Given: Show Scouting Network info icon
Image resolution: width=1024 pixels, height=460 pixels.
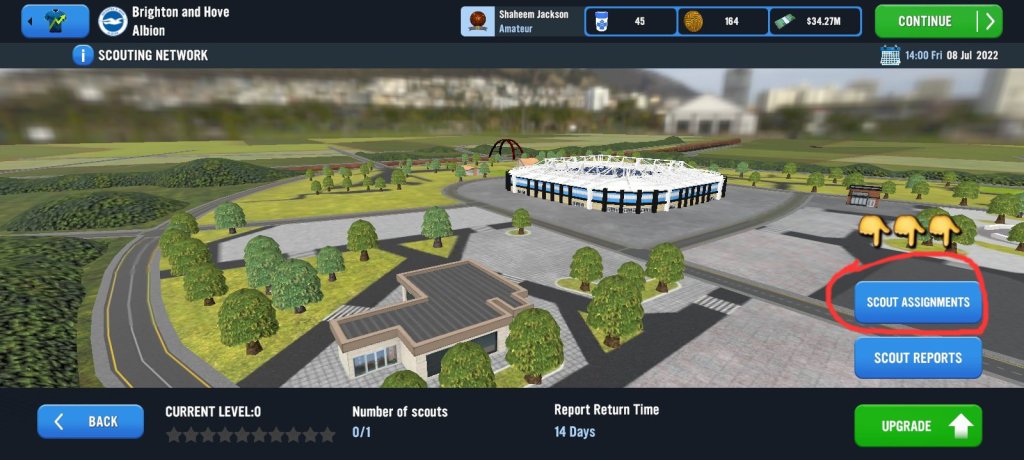Looking at the screenshot, I should [82, 55].
